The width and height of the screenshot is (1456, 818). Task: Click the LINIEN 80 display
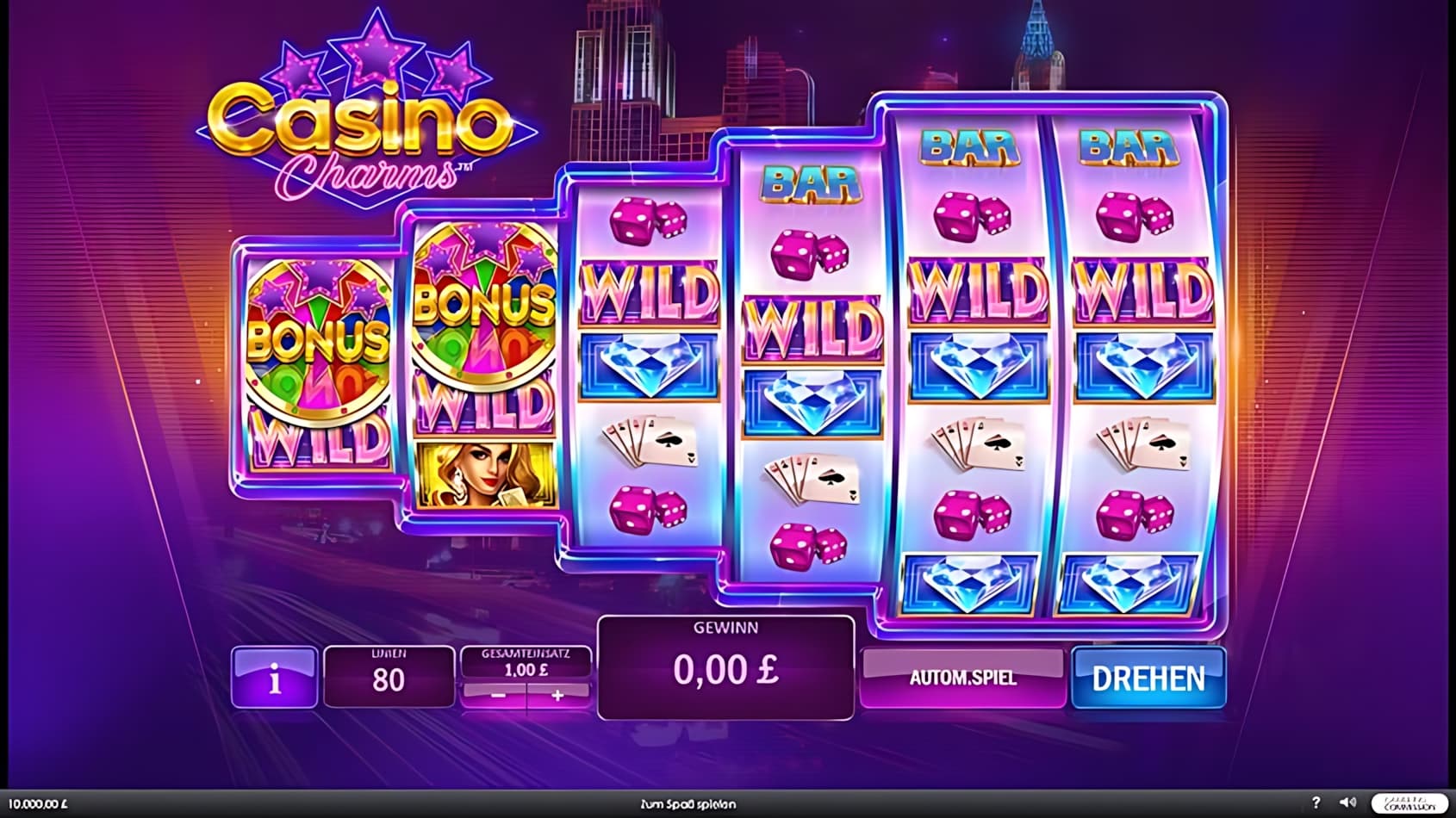(388, 679)
